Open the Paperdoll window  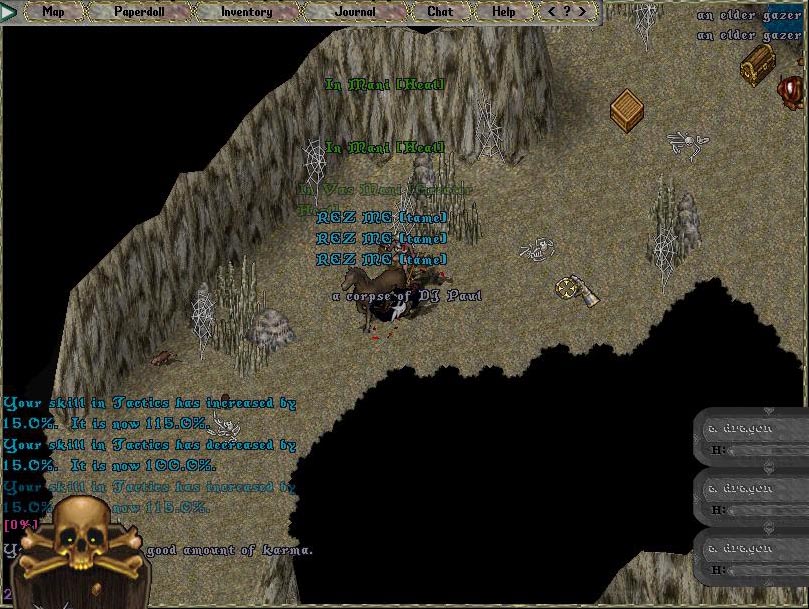140,12
